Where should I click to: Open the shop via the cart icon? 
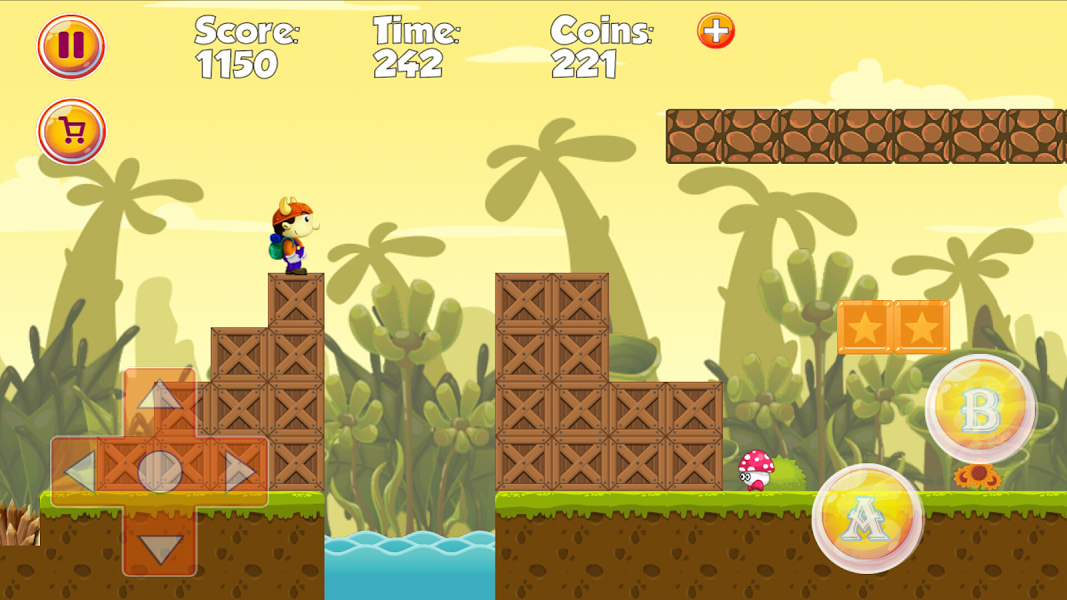(x=72, y=132)
